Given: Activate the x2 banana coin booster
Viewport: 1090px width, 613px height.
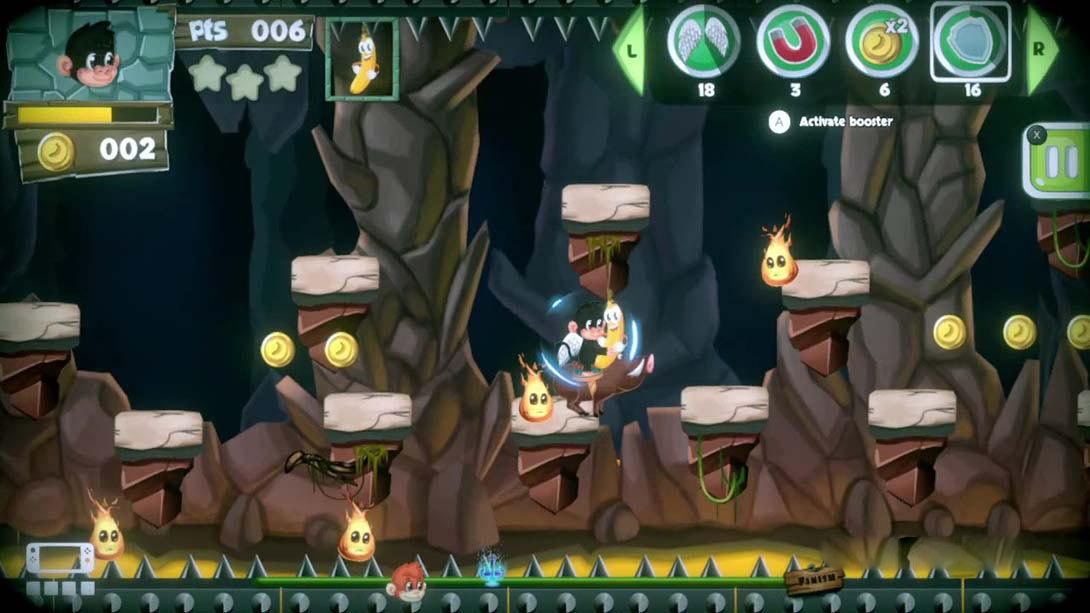Looking at the screenshot, I should 881,42.
